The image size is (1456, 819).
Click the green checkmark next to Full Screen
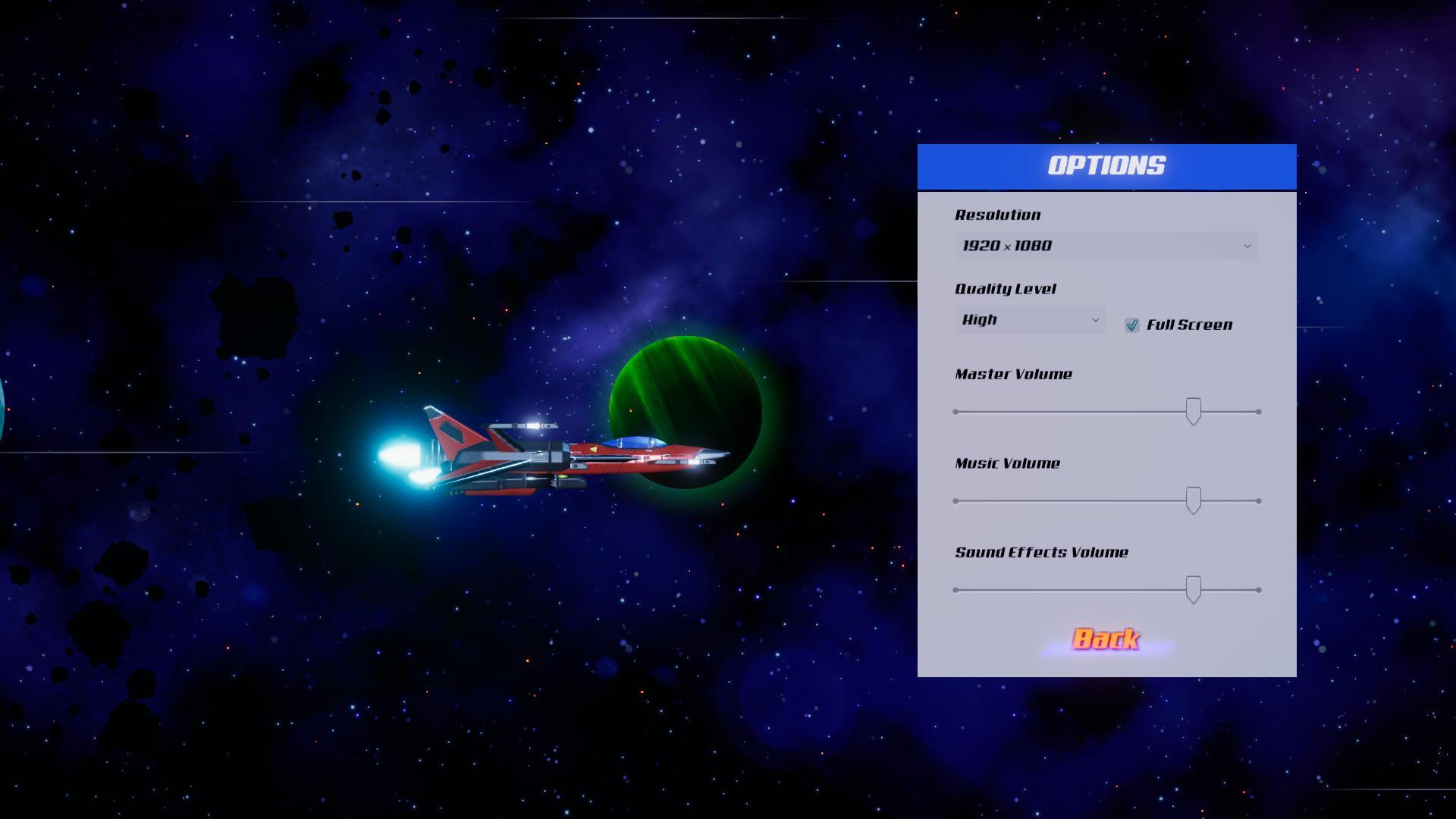pos(1133,325)
